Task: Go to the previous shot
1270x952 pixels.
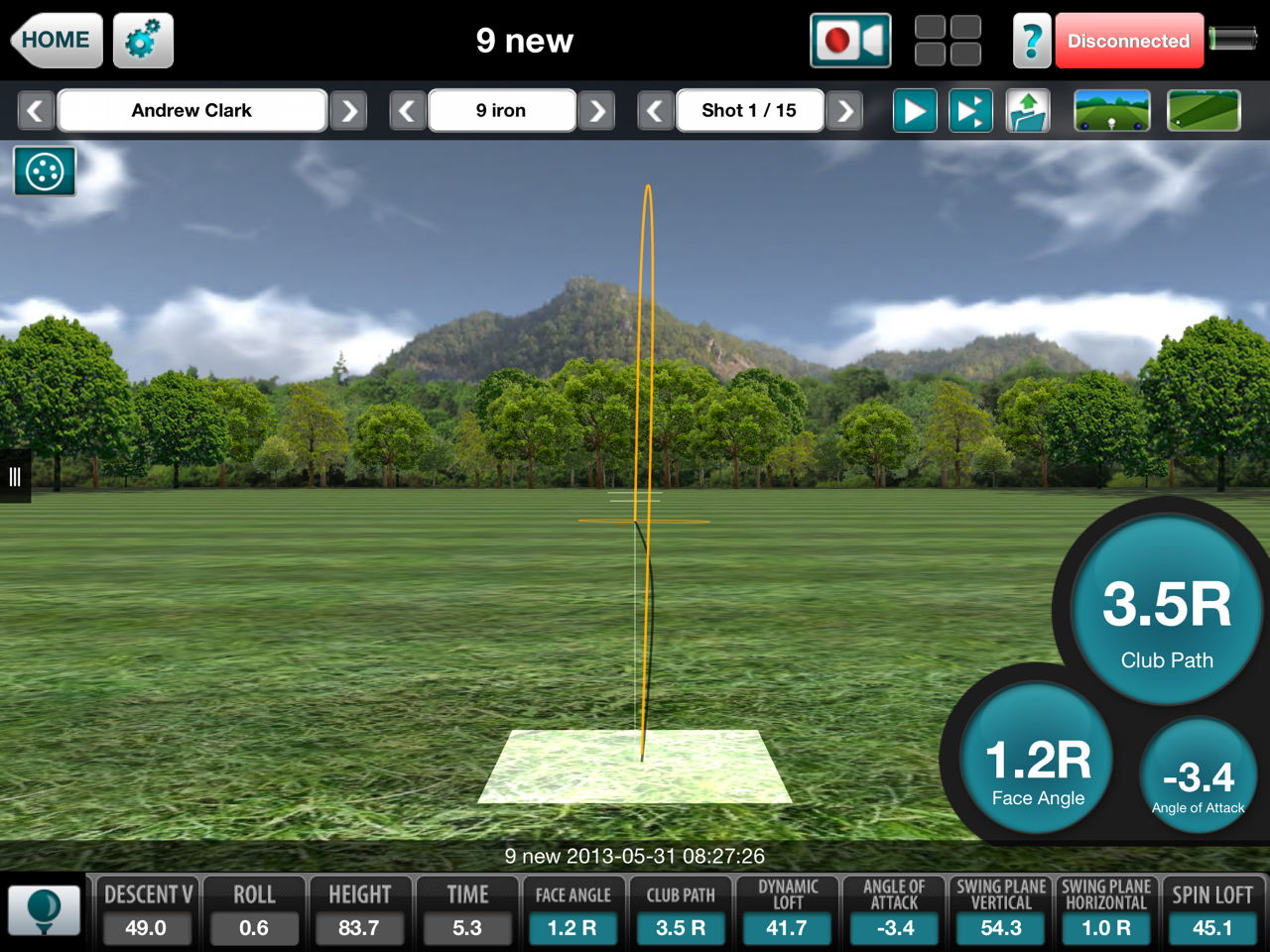Action: (x=655, y=110)
